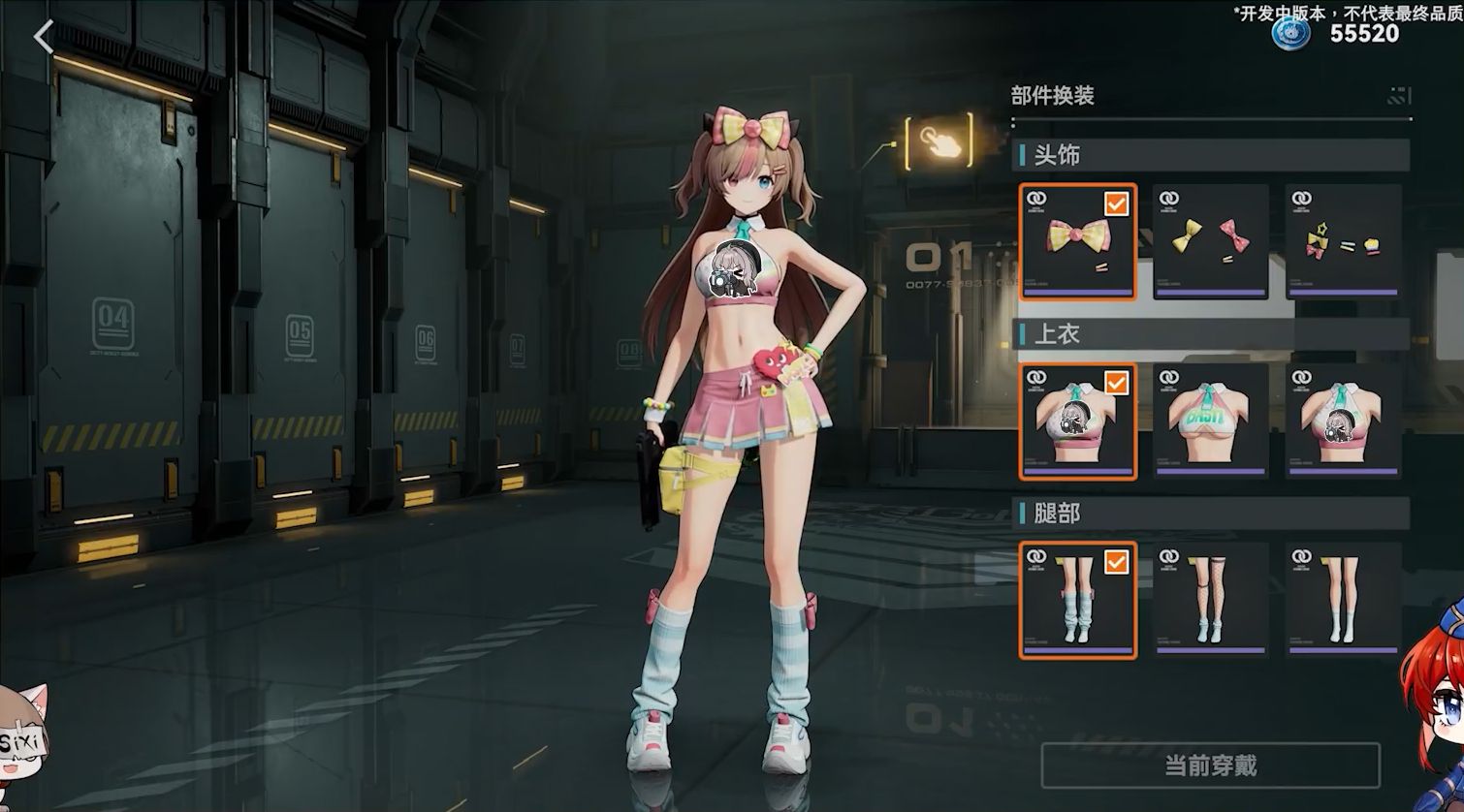Pick the star hairclip accessory set
The width and height of the screenshot is (1464, 812).
(x=1343, y=241)
